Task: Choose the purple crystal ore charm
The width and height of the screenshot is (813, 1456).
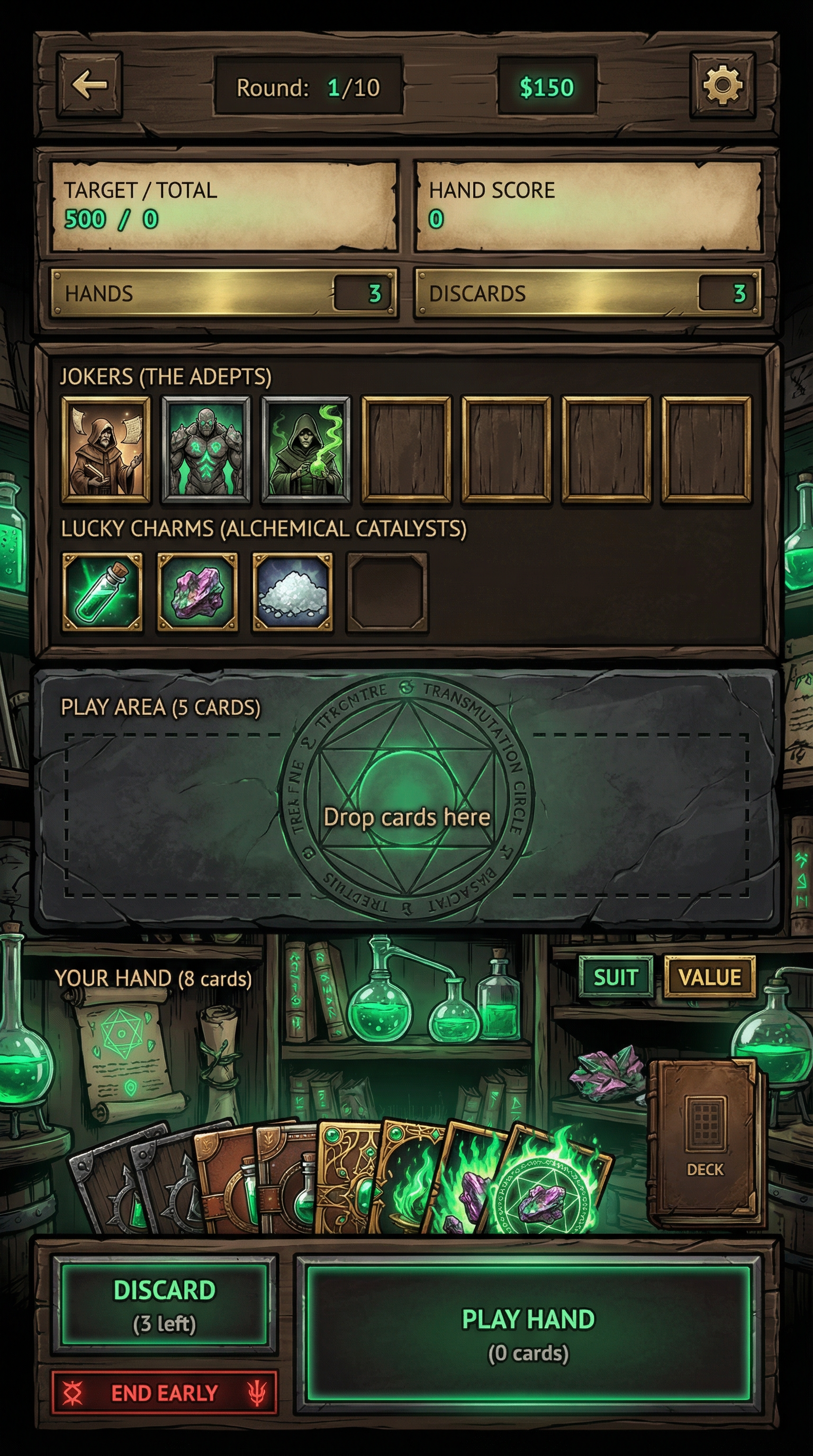Action: pos(197,591)
